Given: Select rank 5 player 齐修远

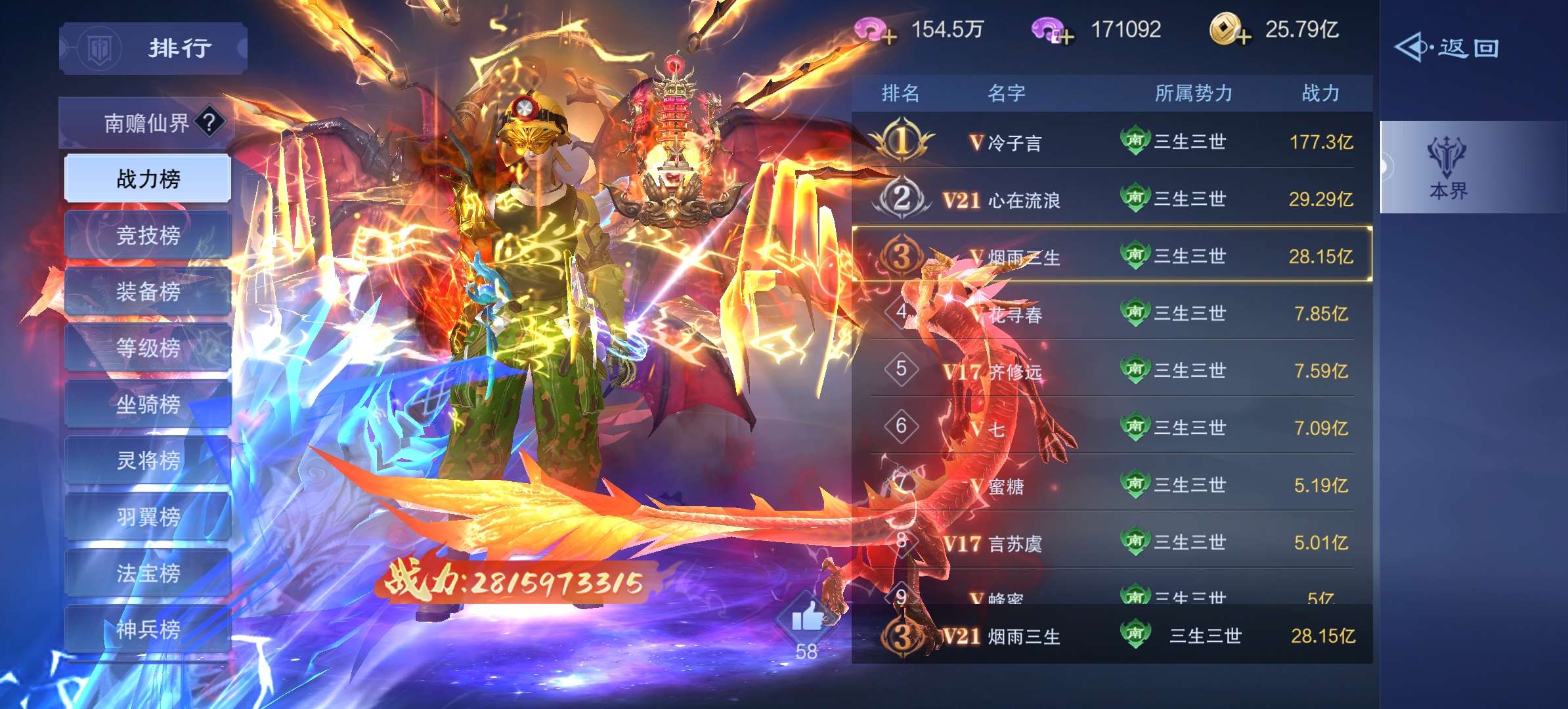Looking at the screenshot, I should (1112, 370).
